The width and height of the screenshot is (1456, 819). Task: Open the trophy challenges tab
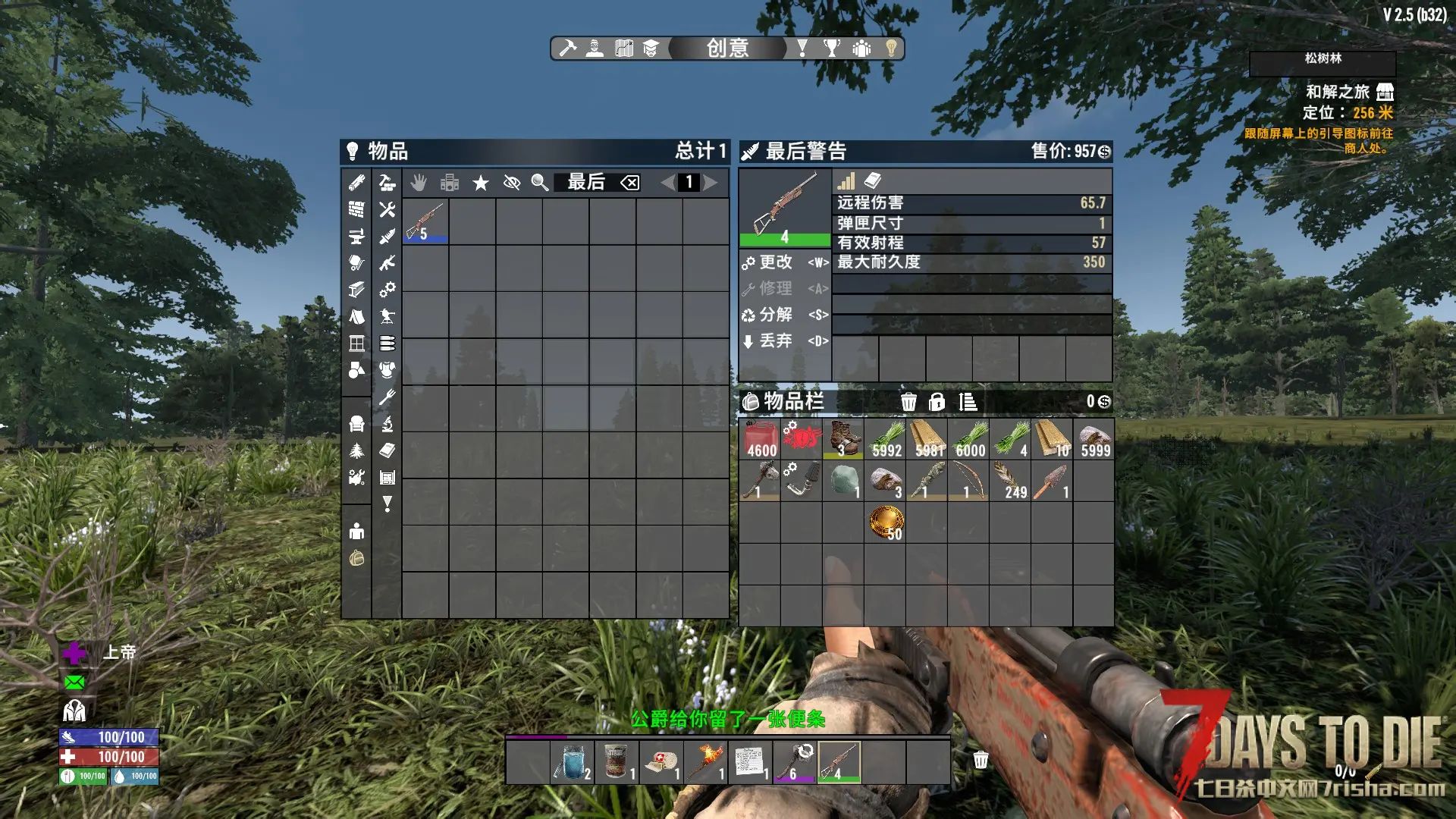[x=832, y=49]
